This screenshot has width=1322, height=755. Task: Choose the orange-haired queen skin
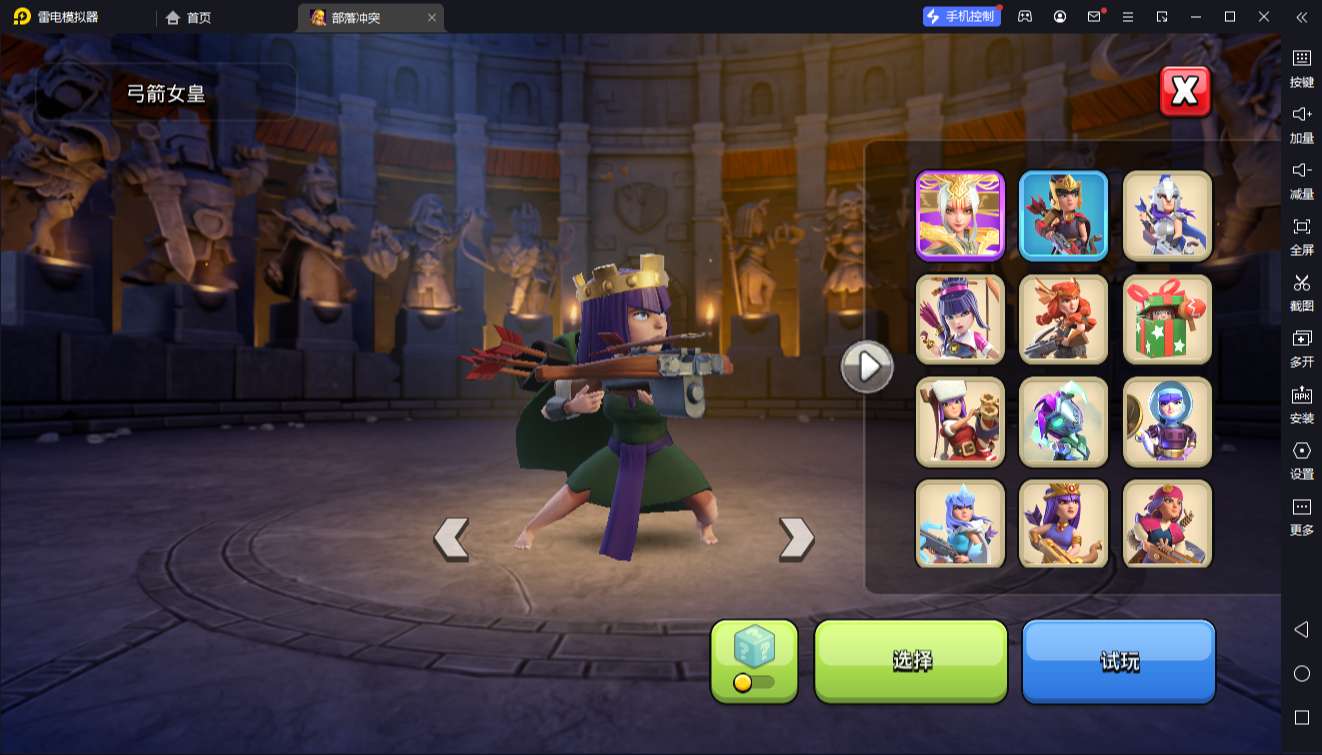point(1063,319)
